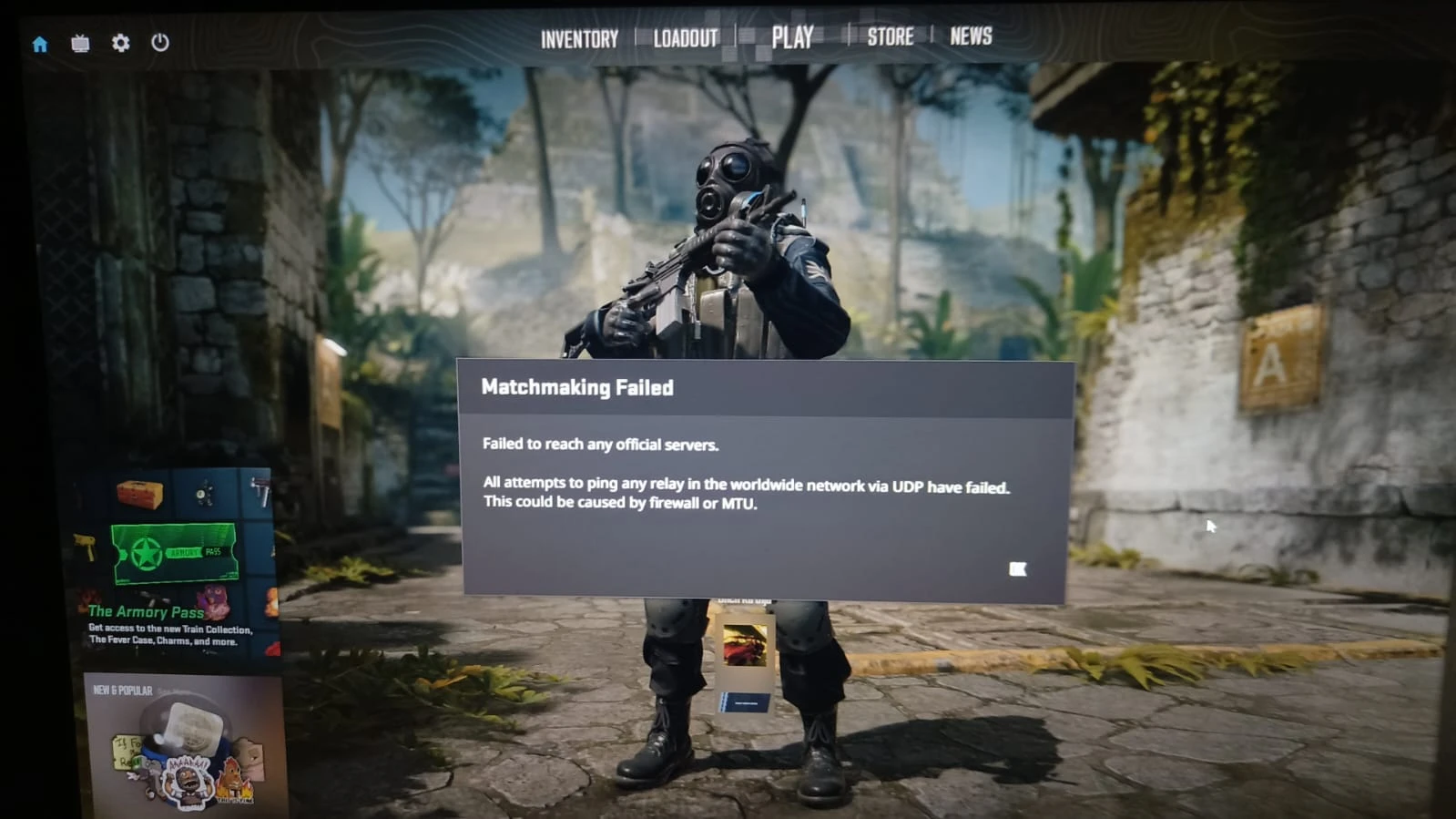
Task: Click the power icon to quit the game
Action: (x=160, y=42)
